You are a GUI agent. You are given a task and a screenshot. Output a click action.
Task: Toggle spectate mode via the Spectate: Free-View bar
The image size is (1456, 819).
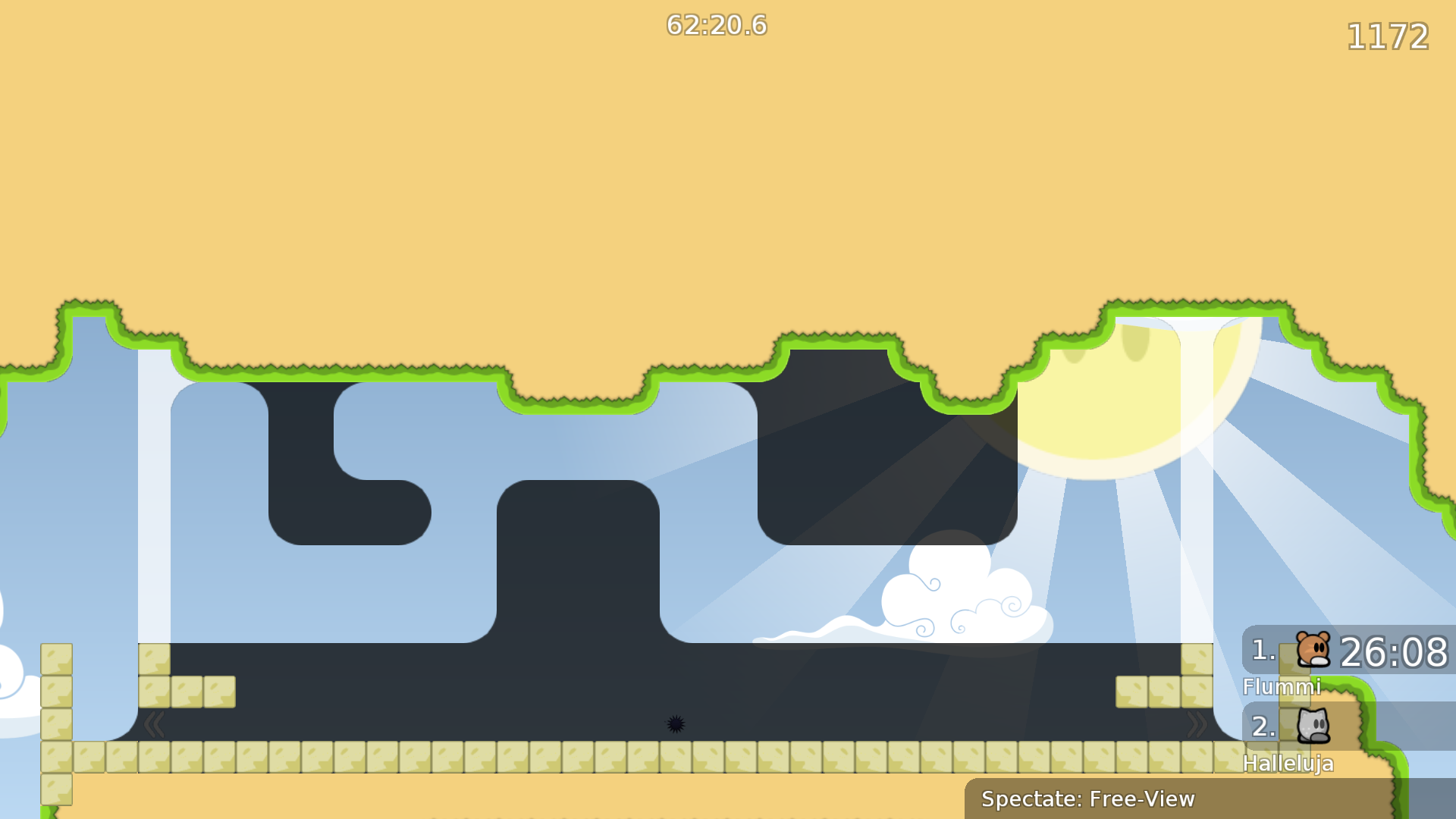[x=1088, y=799]
